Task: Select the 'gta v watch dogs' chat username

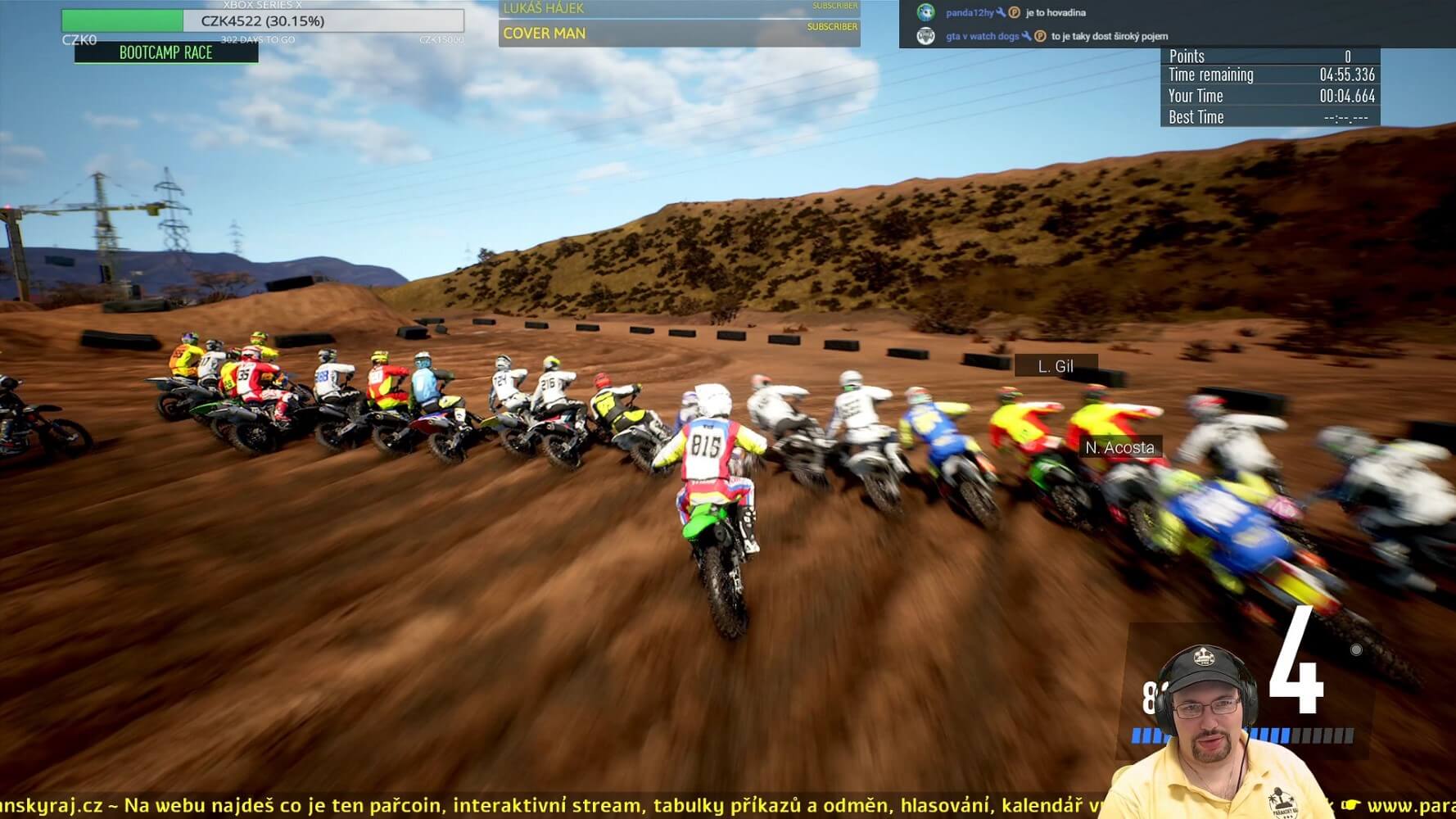Action: [x=982, y=36]
